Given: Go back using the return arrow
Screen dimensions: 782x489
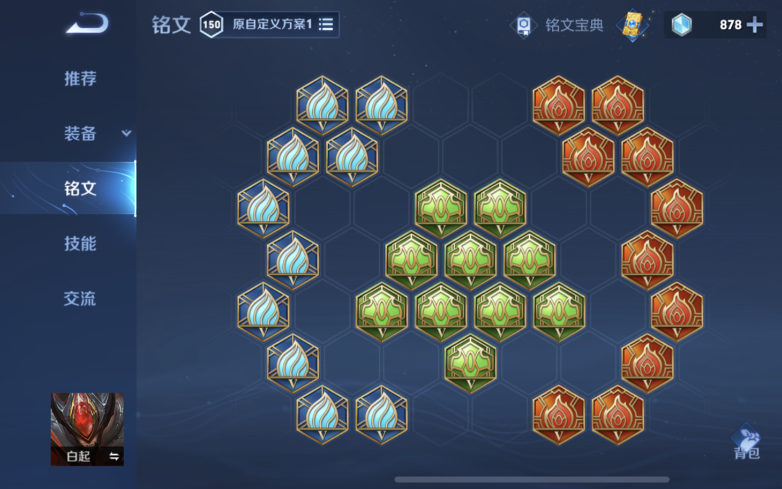Looking at the screenshot, I should click(87, 23).
